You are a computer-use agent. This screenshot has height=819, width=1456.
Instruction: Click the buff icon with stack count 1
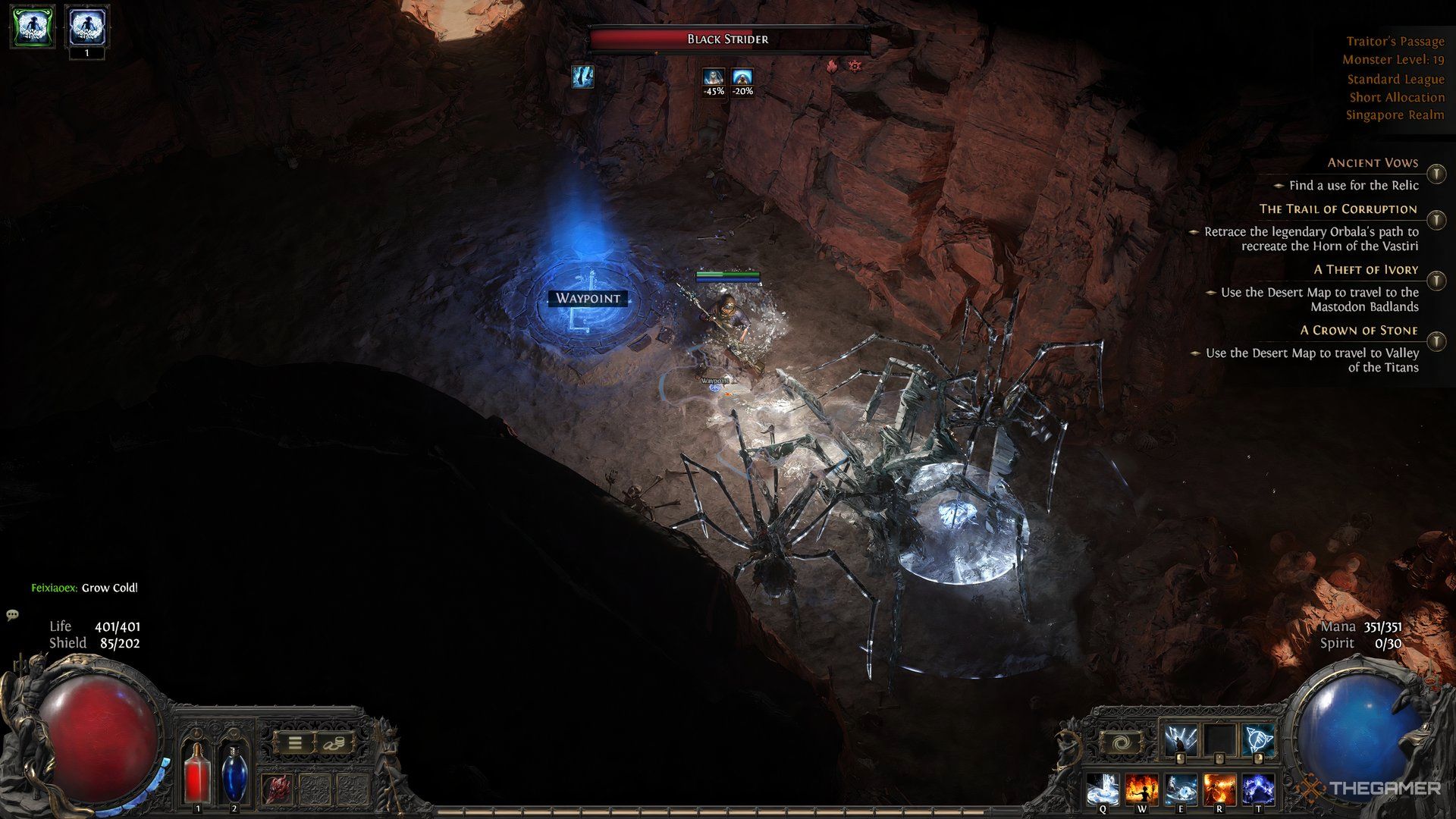86,27
